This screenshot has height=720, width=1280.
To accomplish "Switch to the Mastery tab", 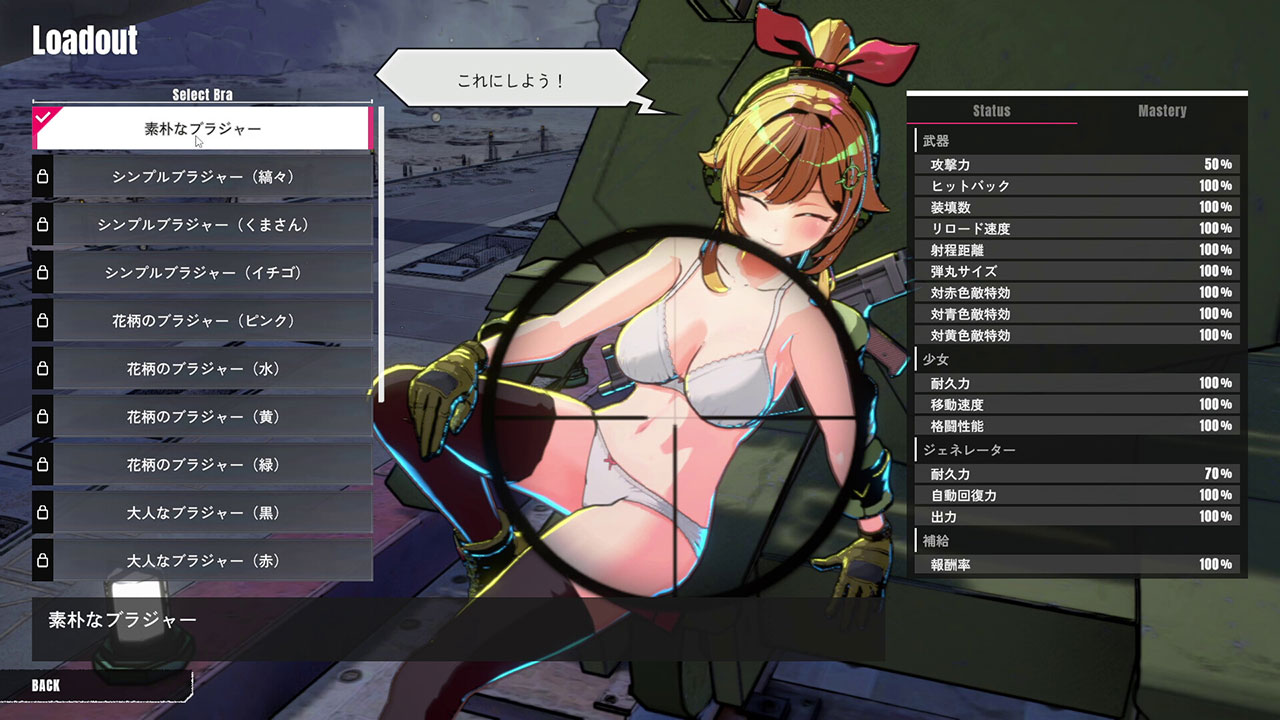I will pyautogui.click(x=1162, y=111).
